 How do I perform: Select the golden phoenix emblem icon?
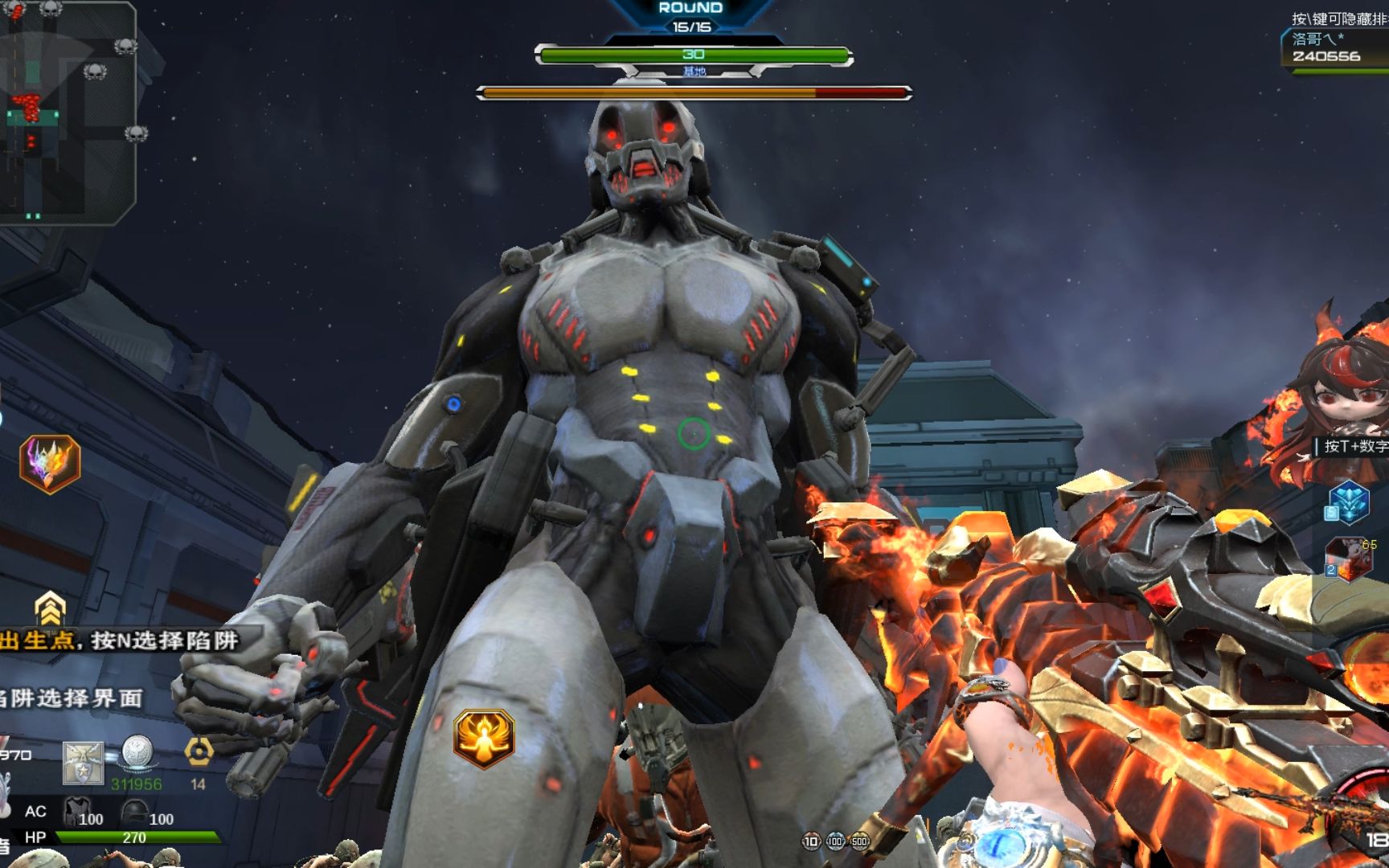click(x=483, y=737)
